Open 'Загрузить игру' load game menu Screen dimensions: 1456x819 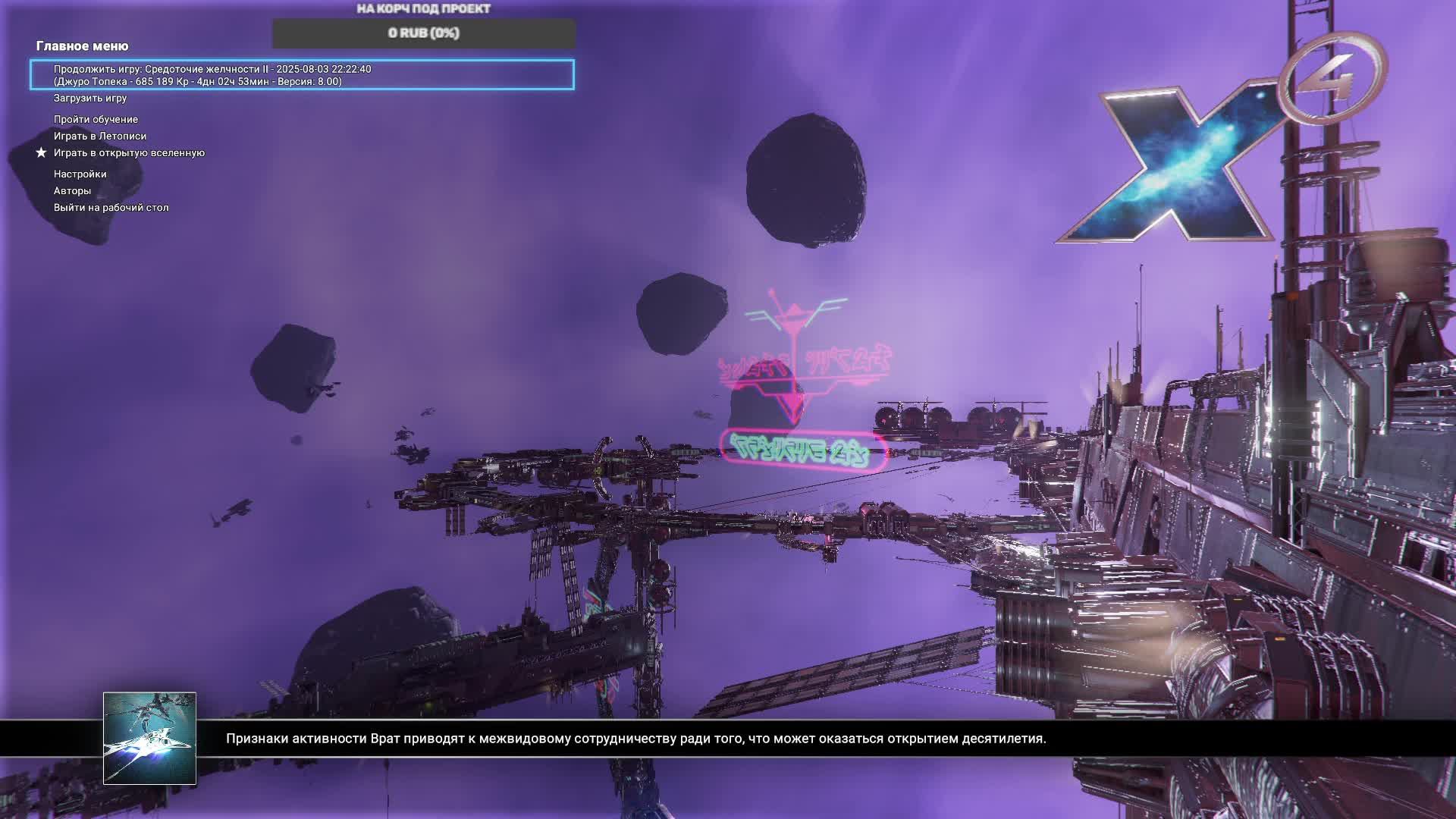tap(90, 99)
